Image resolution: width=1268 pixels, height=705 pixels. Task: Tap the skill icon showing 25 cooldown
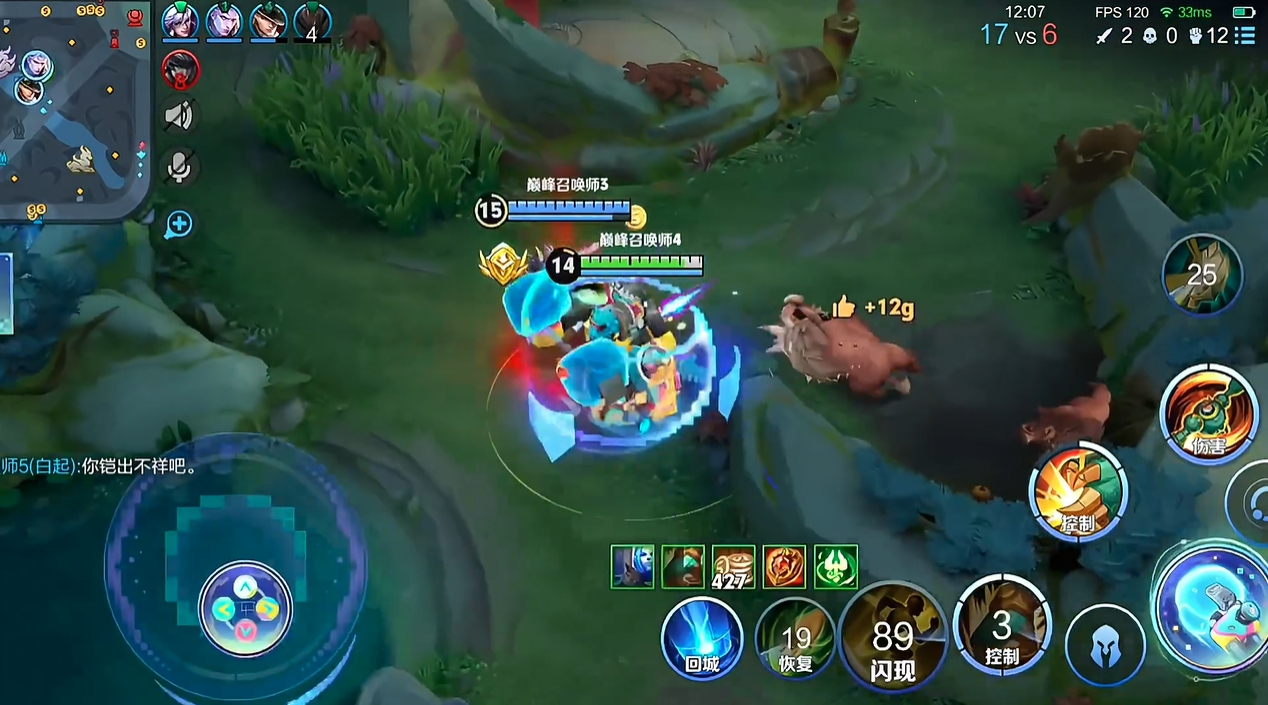[x=1202, y=274]
